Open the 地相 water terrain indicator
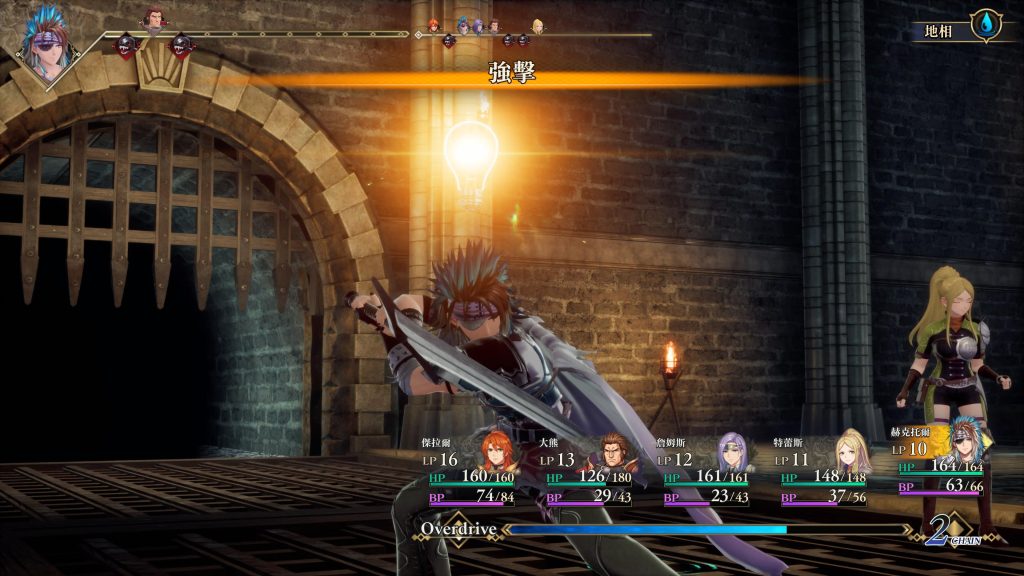The width and height of the screenshot is (1024, 576). click(987, 25)
